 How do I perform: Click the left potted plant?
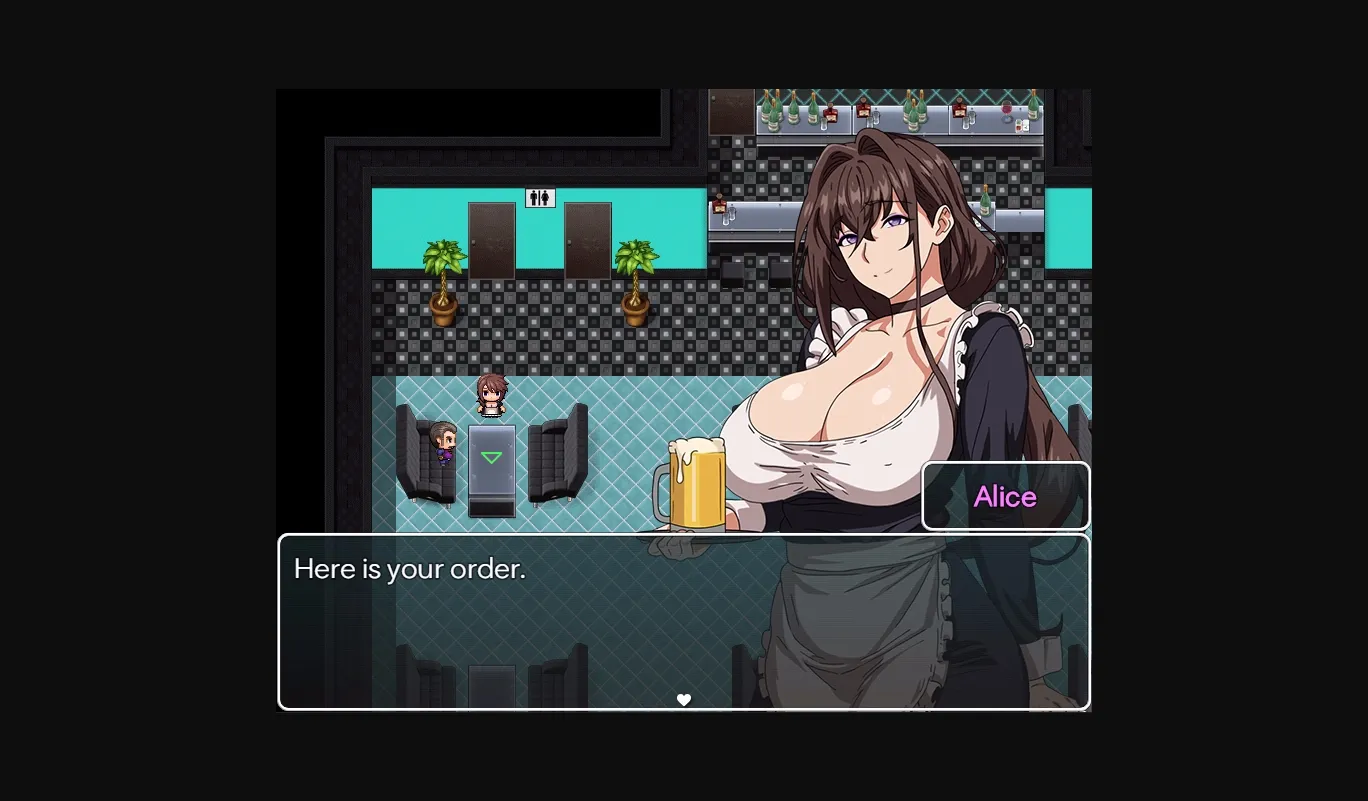444,281
